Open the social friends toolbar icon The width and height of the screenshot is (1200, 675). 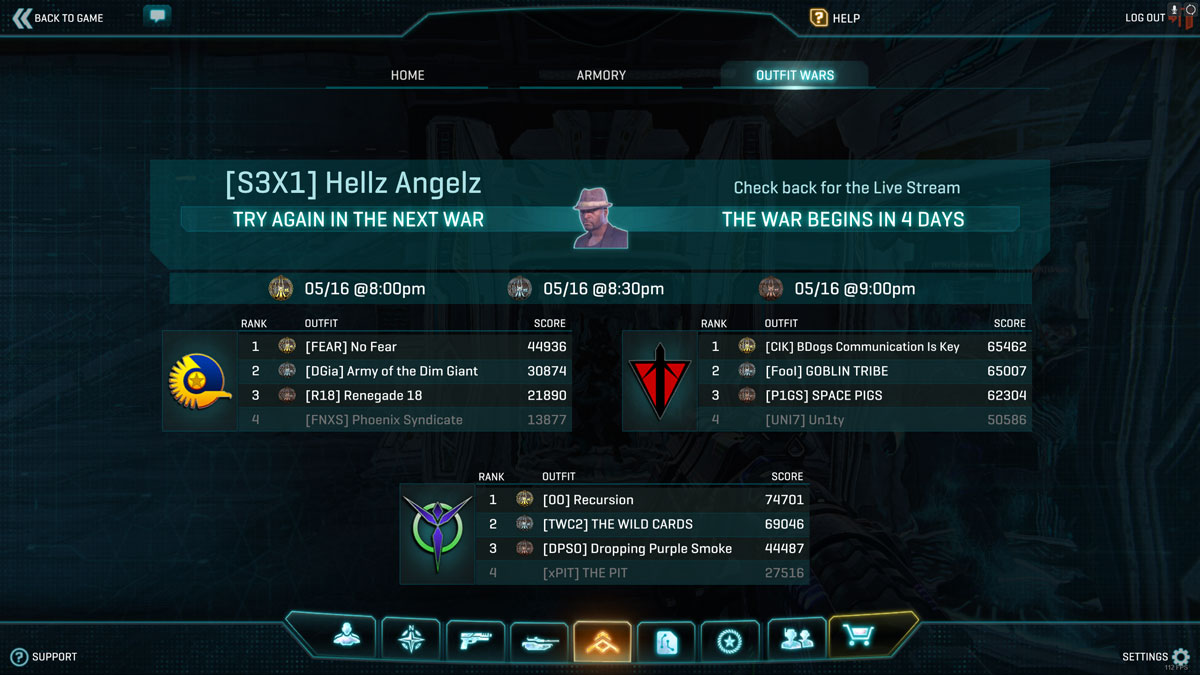point(795,638)
